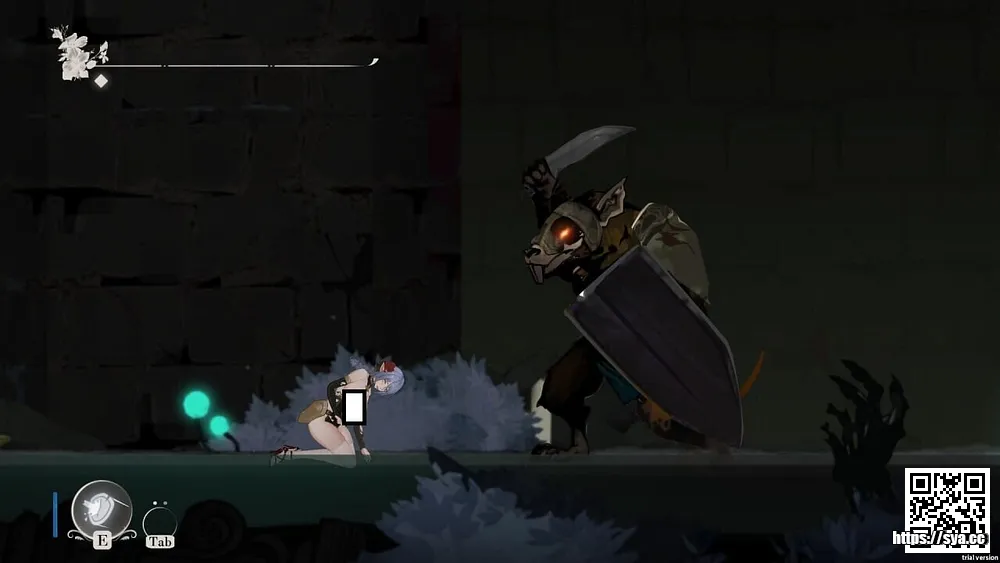Click the empty circular slot above Tab
Image resolution: width=1000 pixels, height=563 pixels.
click(160, 520)
